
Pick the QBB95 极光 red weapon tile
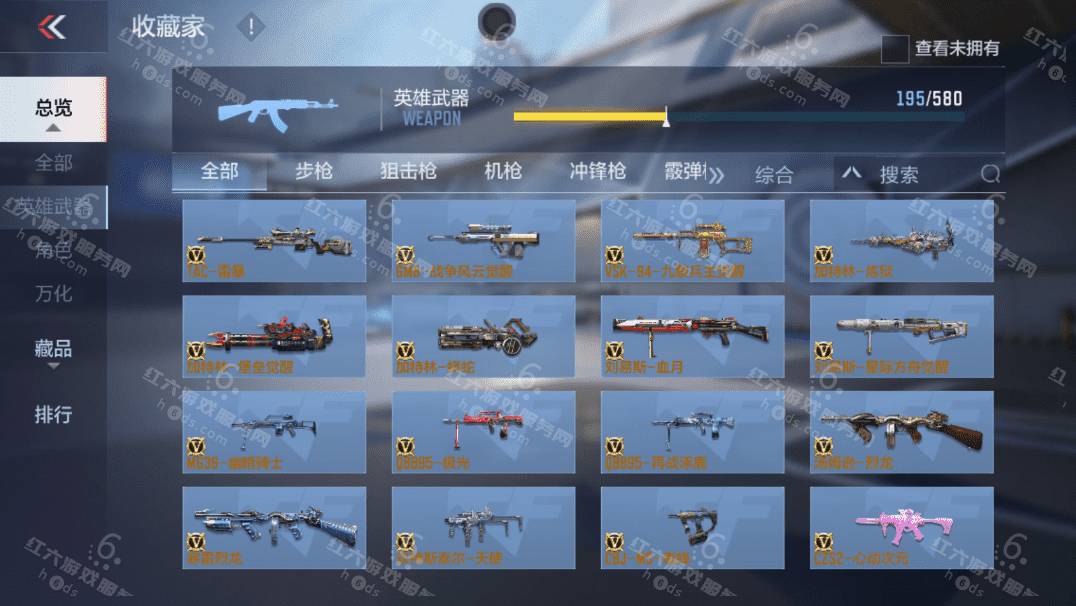(x=484, y=432)
